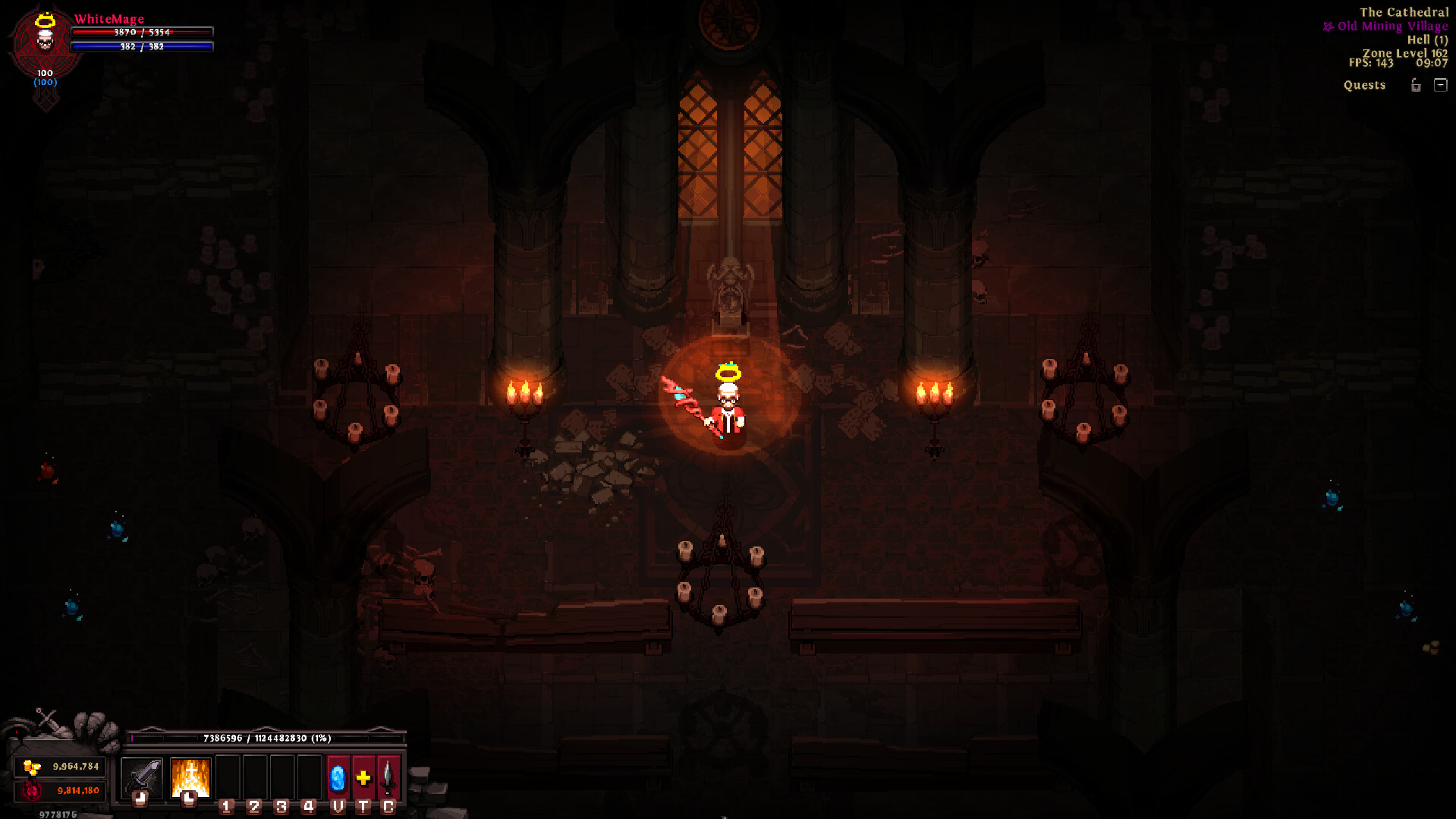
Task: Click the red skull currency icon
Action: coord(32,791)
